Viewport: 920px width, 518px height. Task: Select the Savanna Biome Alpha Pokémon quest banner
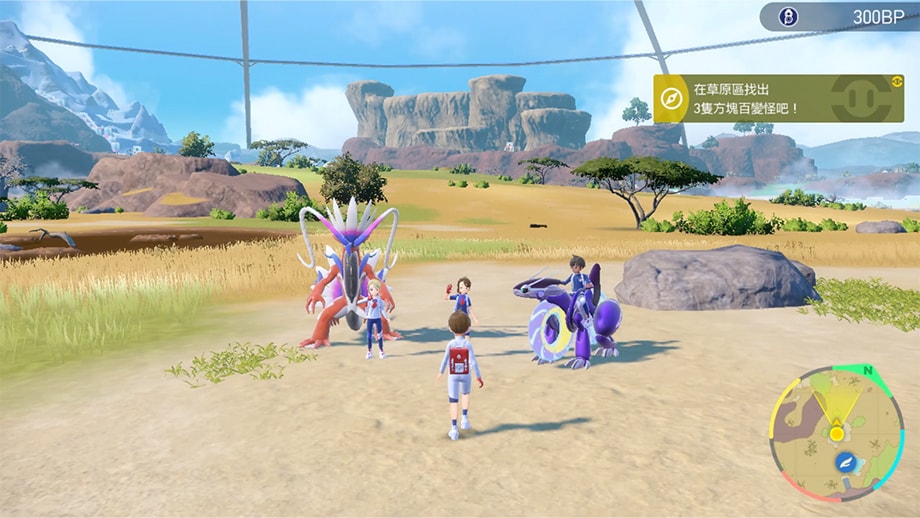778,98
